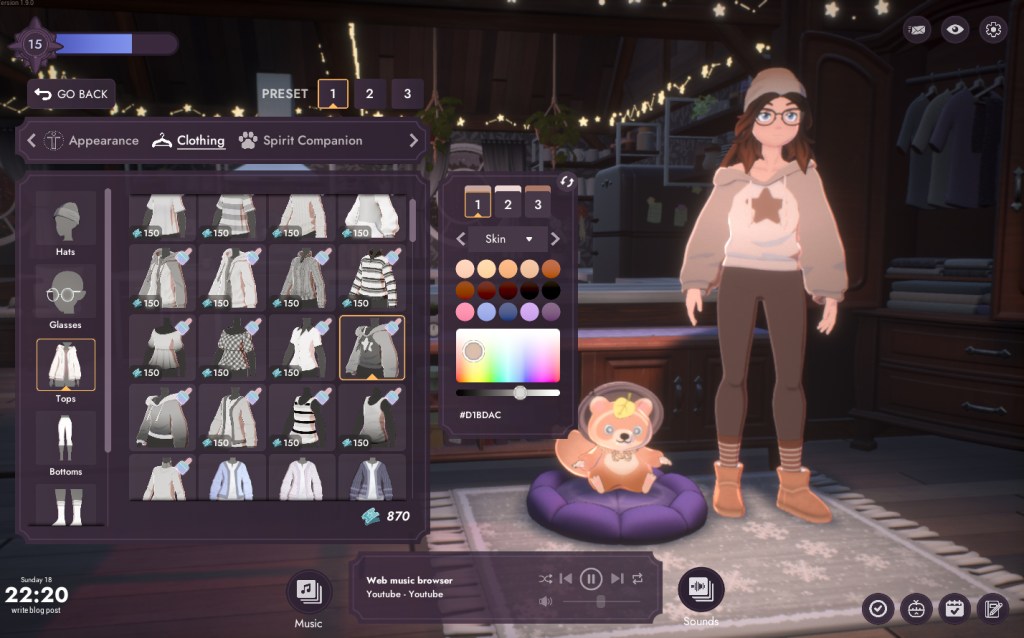Viewport: 1024px width, 638px height.
Task: Pause the music playback
Action: click(591, 578)
